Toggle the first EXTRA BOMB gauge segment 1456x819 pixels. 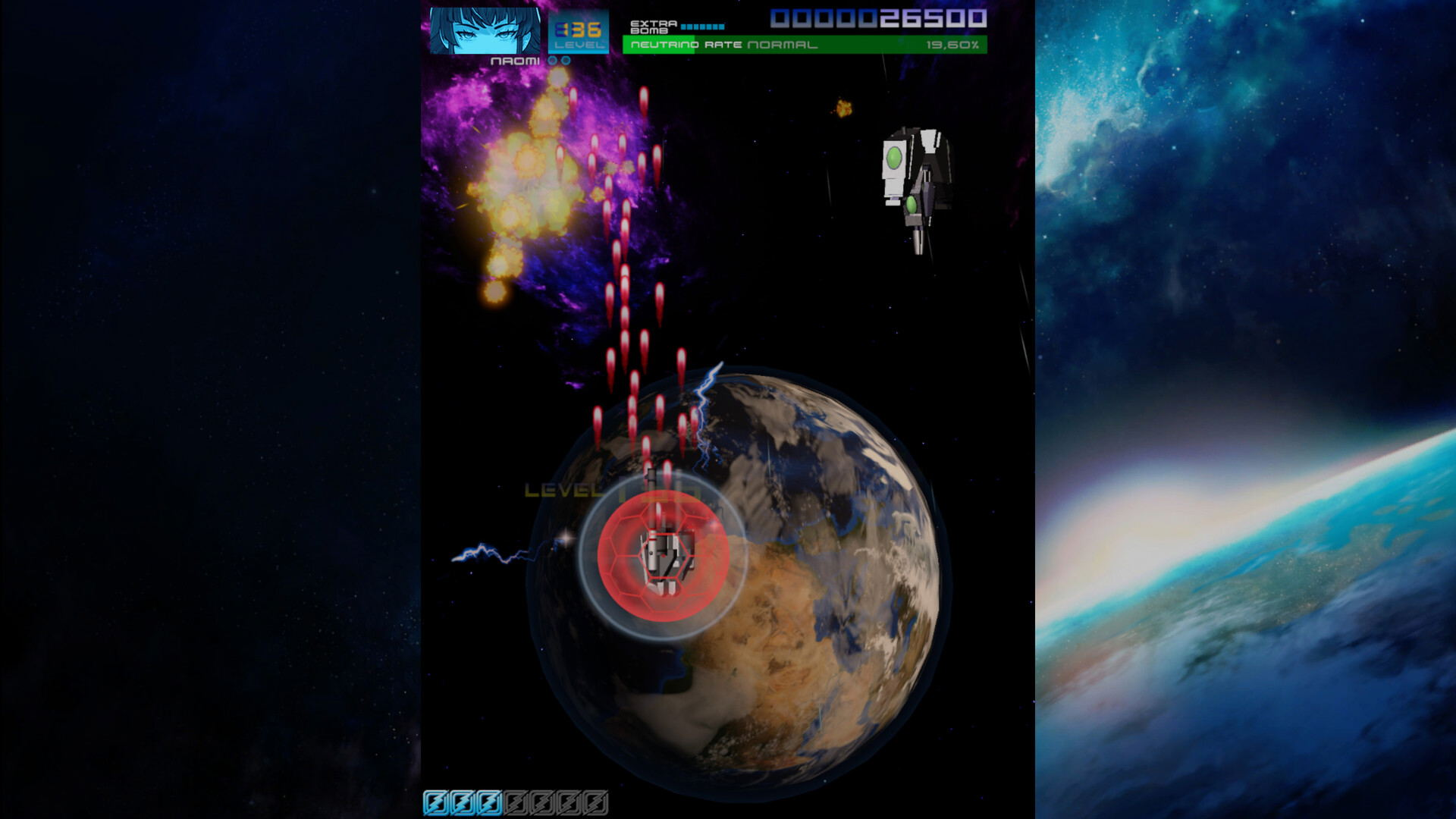(x=685, y=27)
